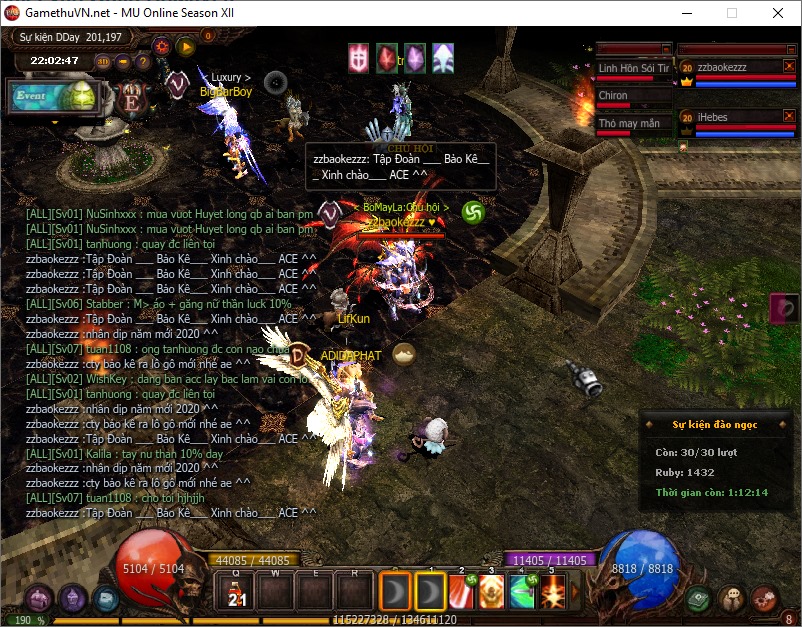Image resolution: width=802 pixels, height=627 pixels.
Task: Open the red E shield emblem
Action: tap(131, 100)
